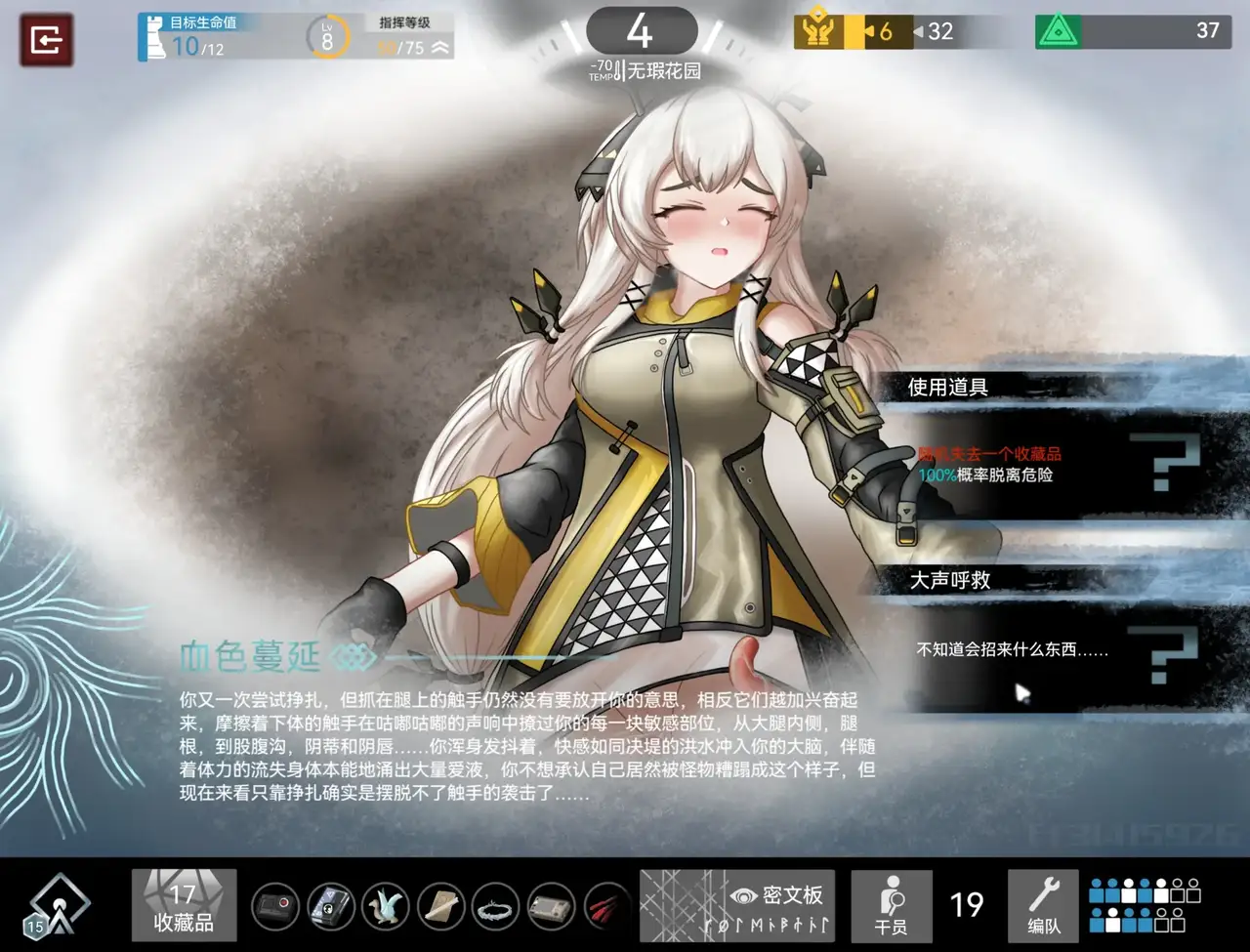Select the grey box device collectible
Image resolution: width=1250 pixels, height=952 pixels.
(552, 907)
